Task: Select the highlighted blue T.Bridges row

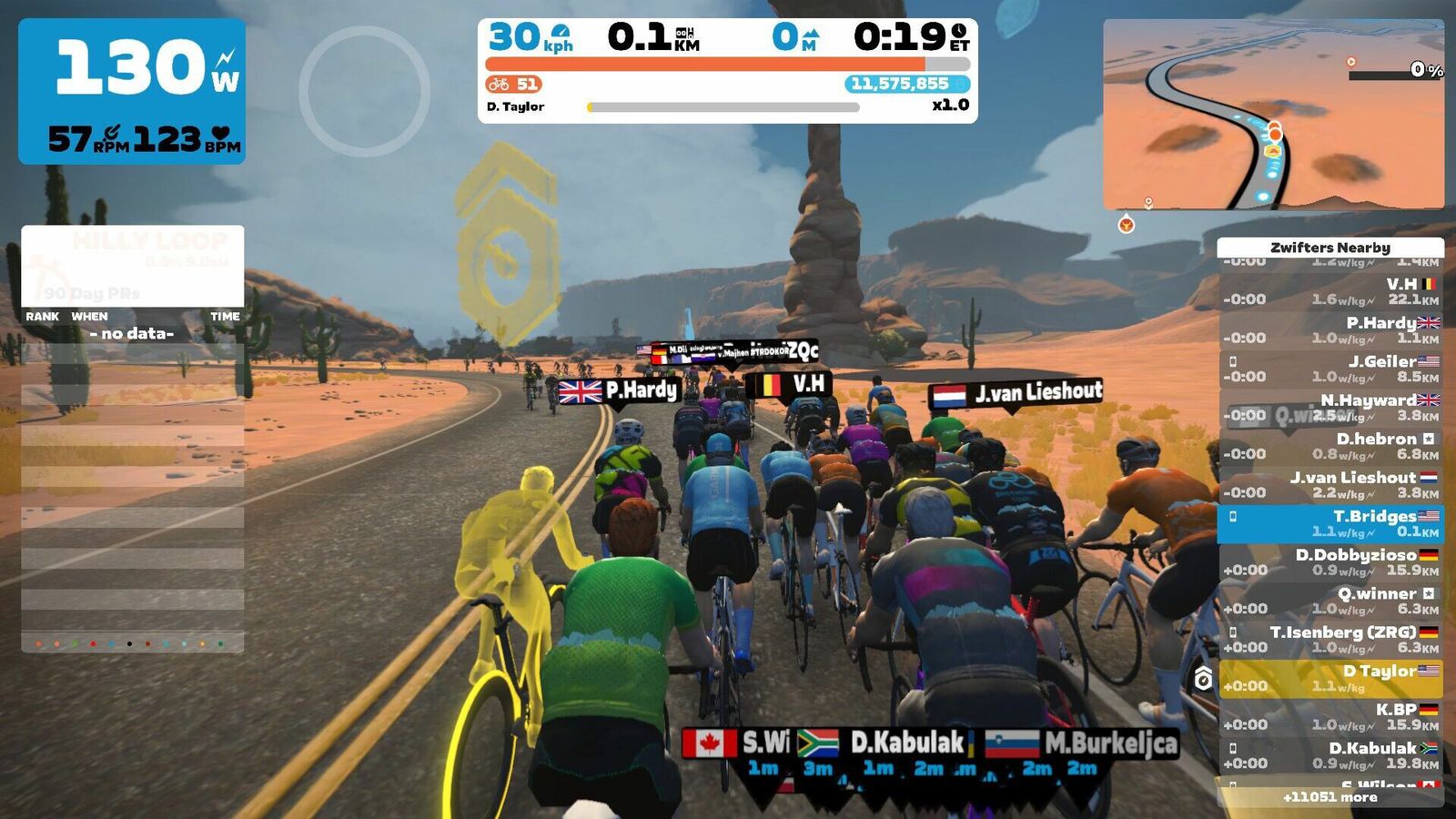Action: pos(1330,523)
